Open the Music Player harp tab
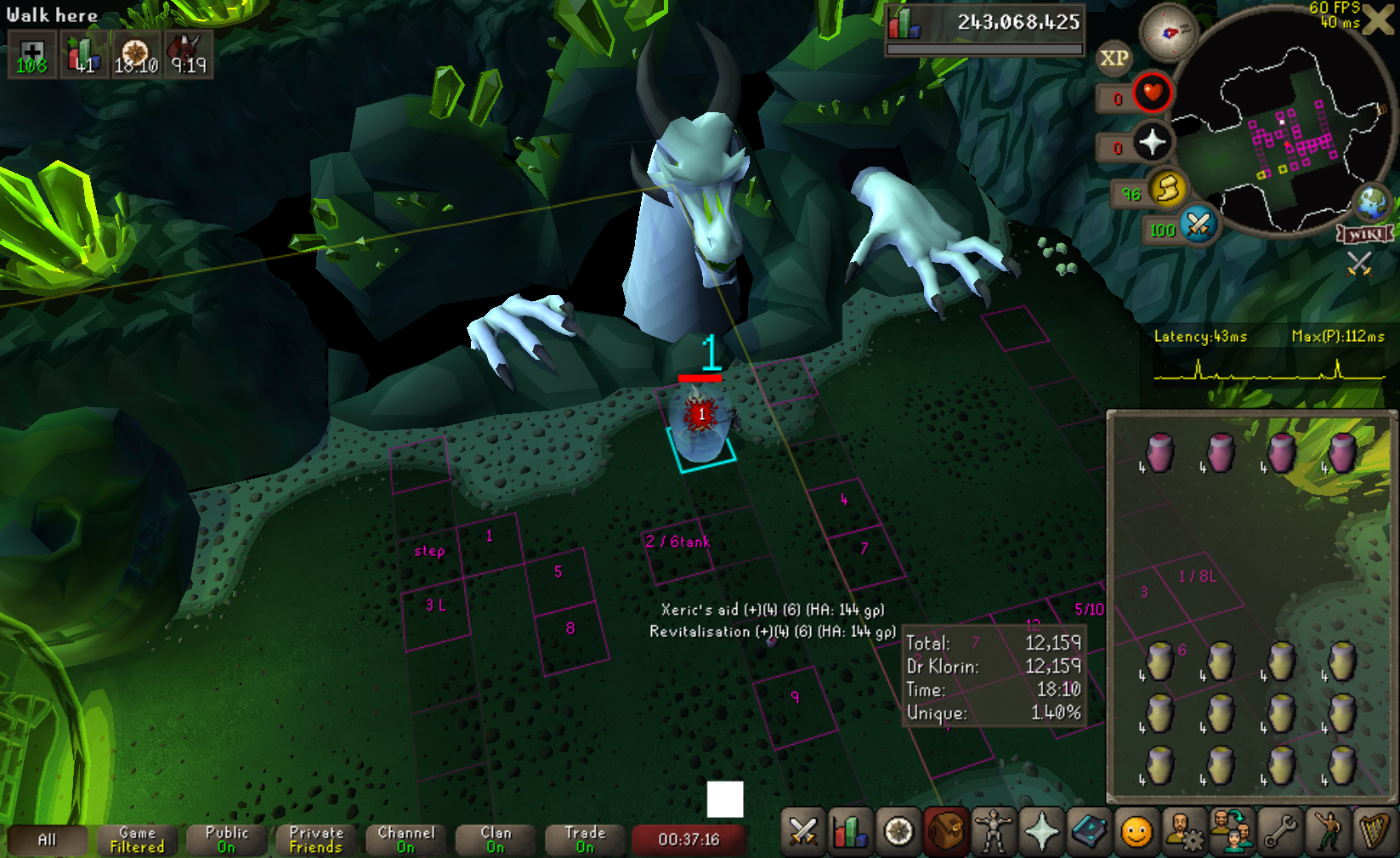Viewport: 1400px width, 858px height. tap(1374, 832)
